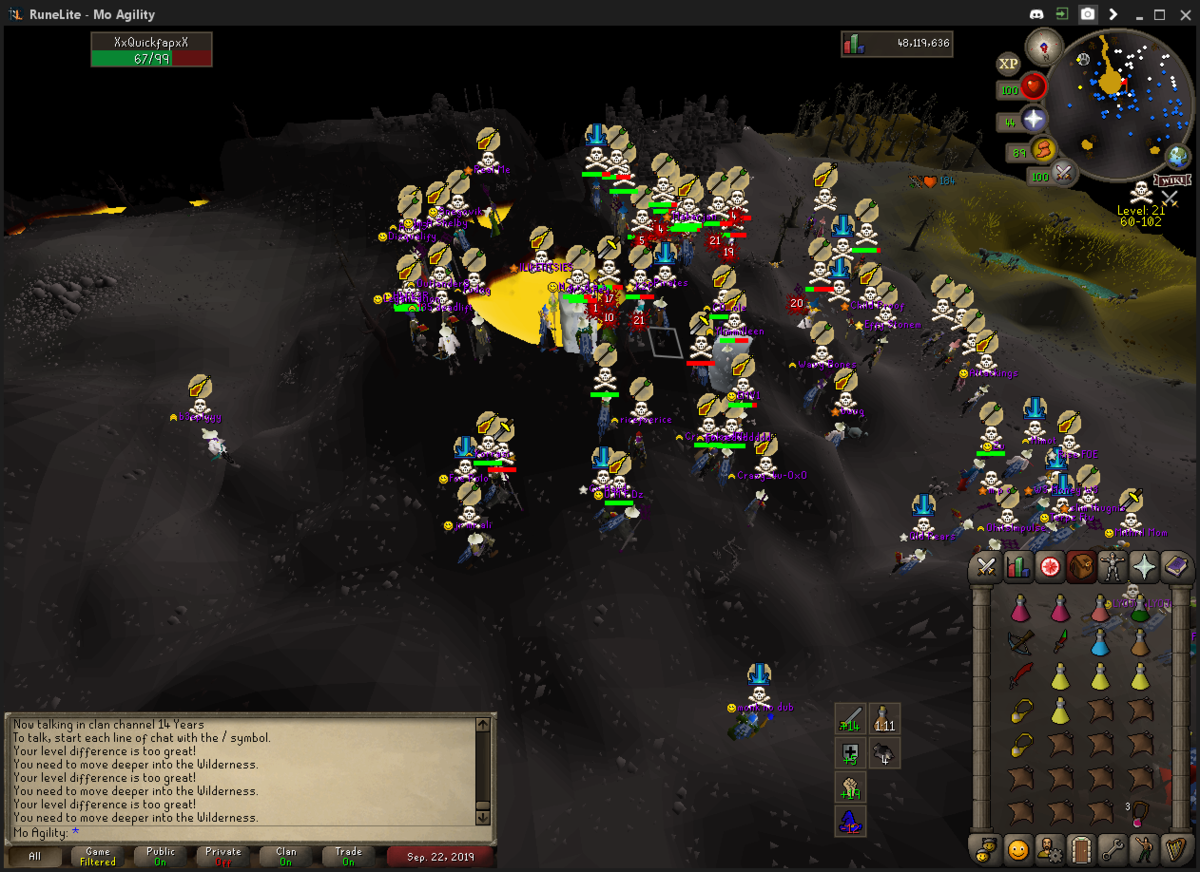Screen dimensions: 1200x872
Task: Click the compass to face north
Action: coord(1044,47)
